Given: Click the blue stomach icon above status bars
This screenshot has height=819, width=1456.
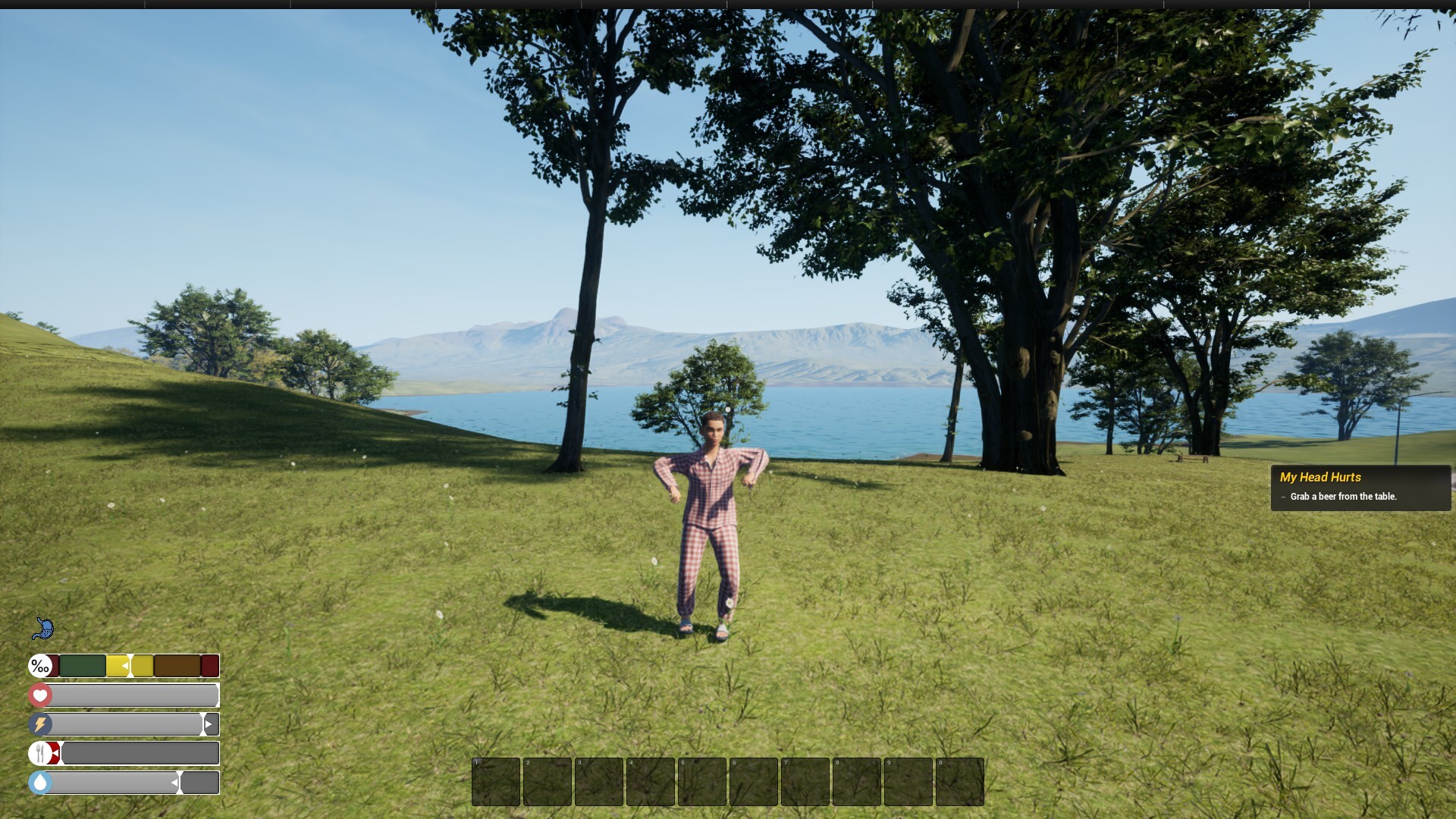Looking at the screenshot, I should 44,629.
